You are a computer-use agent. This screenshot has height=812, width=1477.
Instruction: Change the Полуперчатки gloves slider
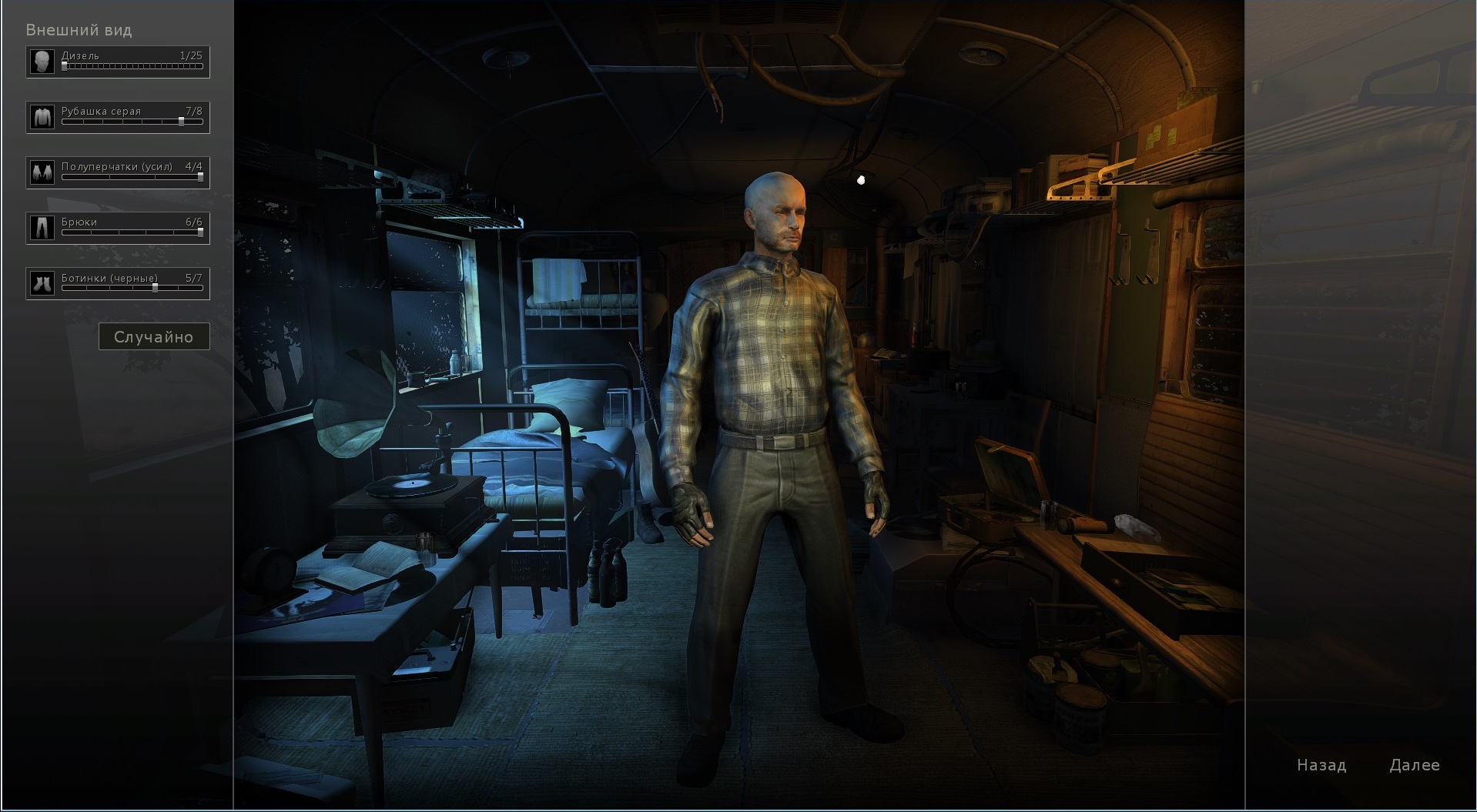click(132, 177)
